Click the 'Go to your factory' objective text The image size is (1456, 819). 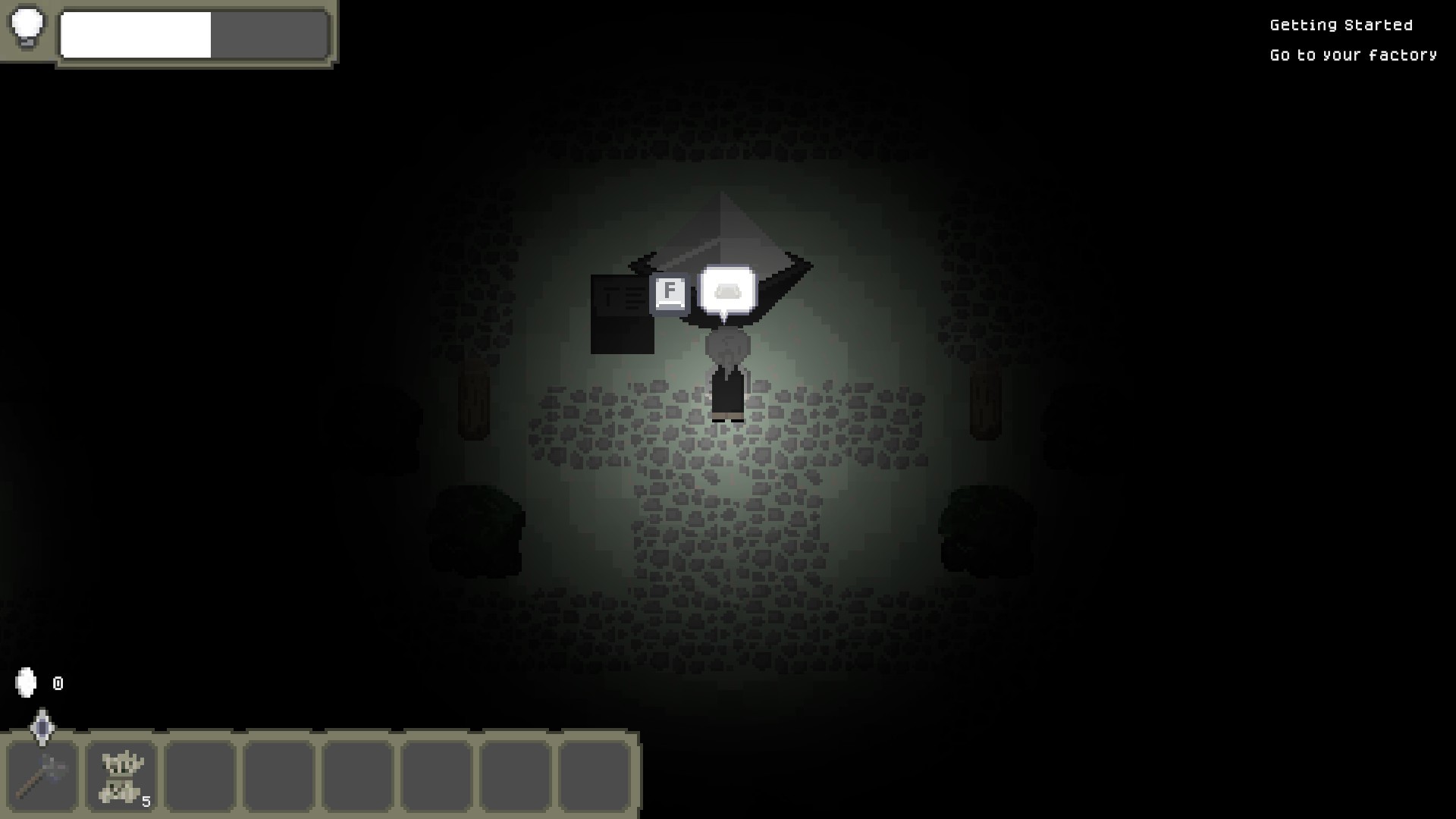click(1353, 55)
